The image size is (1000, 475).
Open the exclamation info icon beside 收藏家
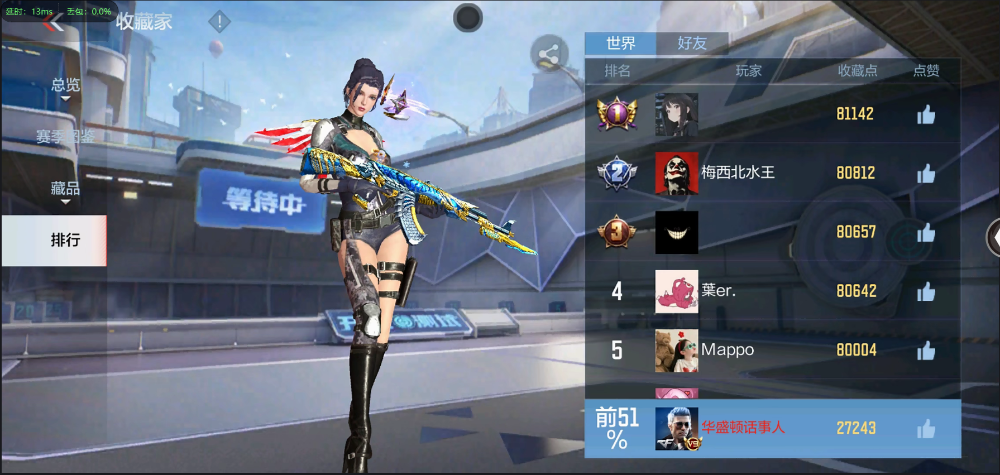[x=219, y=21]
